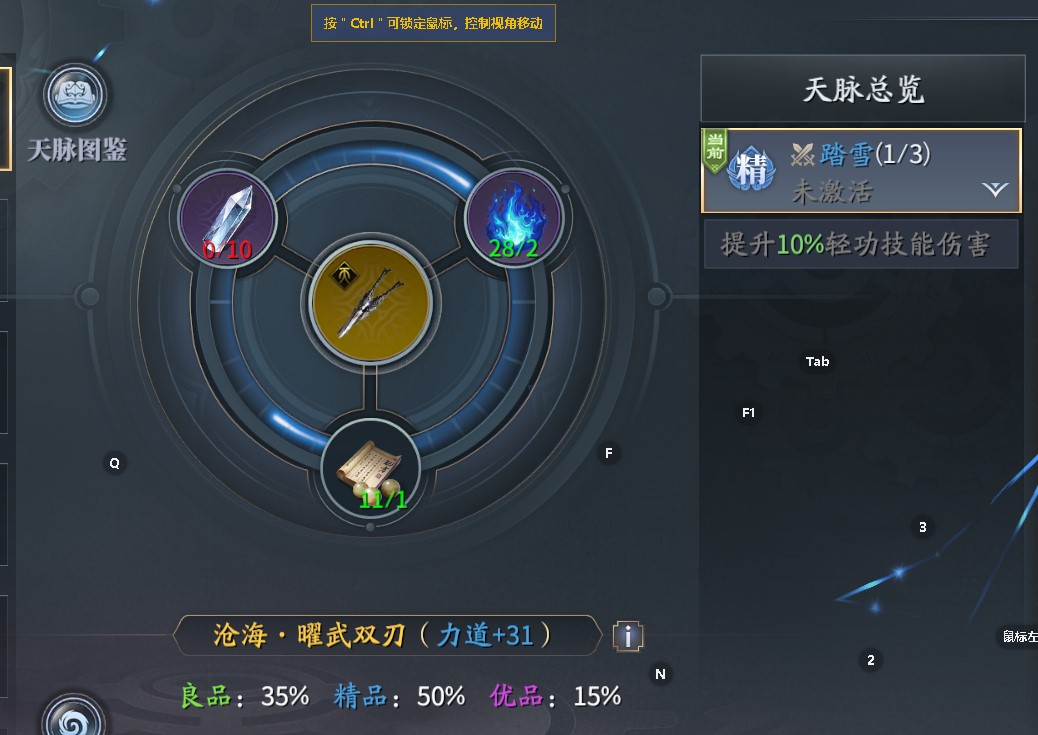Select the white crystal material slot
1038x735 pixels.
click(x=227, y=217)
